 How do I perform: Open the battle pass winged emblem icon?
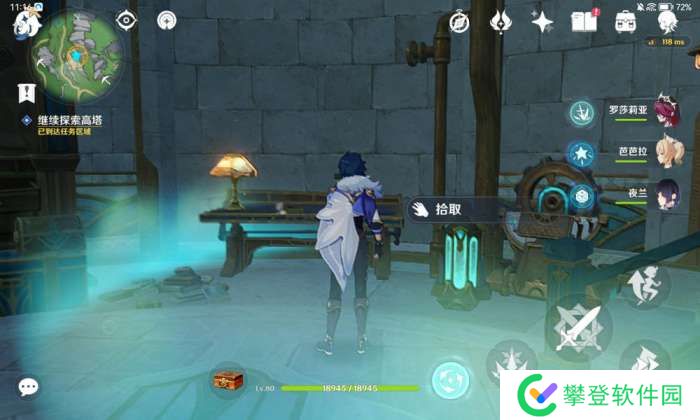click(501, 21)
